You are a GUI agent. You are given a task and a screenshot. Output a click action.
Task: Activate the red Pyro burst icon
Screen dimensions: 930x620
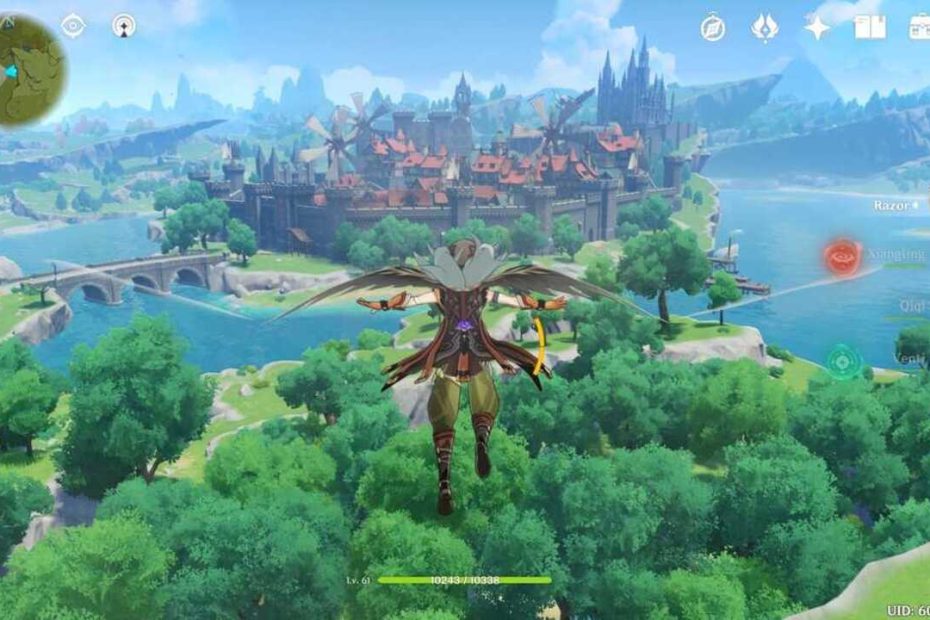pyautogui.click(x=842, y=257)
